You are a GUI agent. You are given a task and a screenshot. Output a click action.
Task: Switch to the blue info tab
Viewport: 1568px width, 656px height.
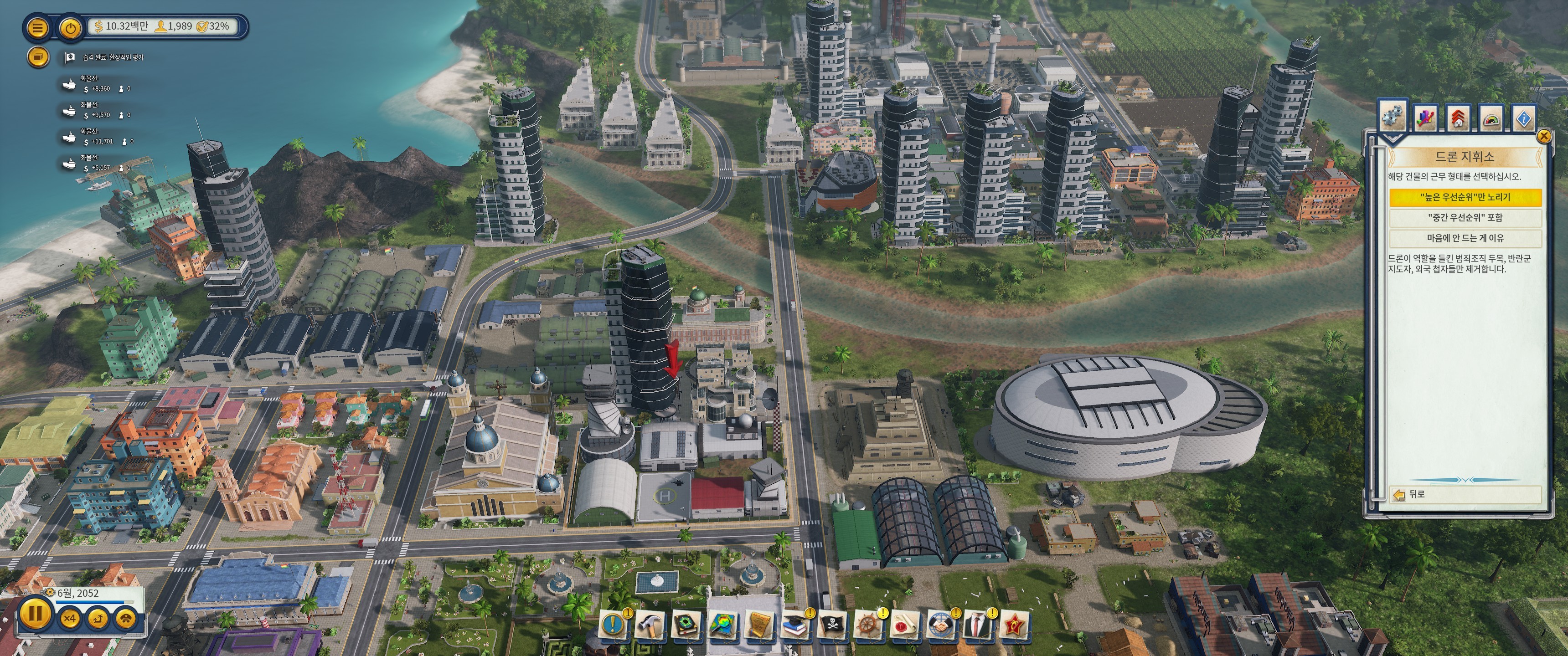(x=1524, y=118)
